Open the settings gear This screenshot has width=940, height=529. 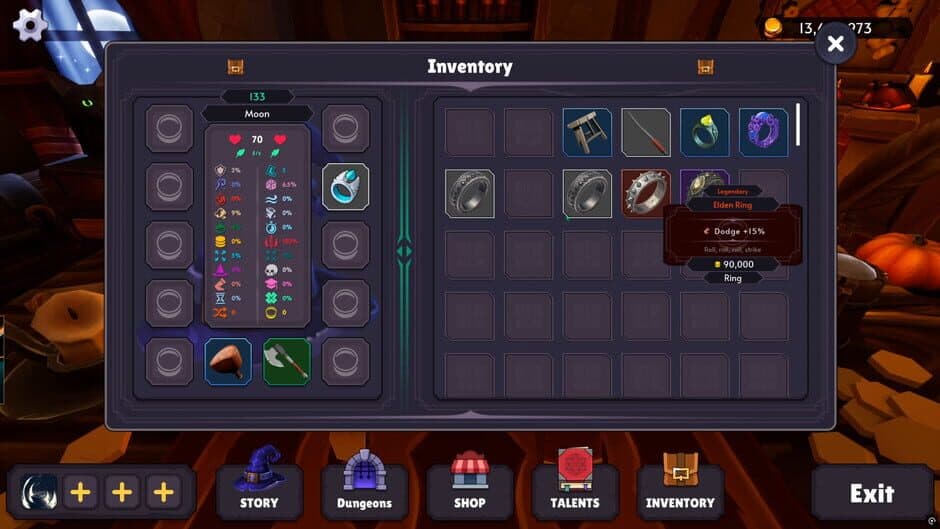tap(30, 24)
